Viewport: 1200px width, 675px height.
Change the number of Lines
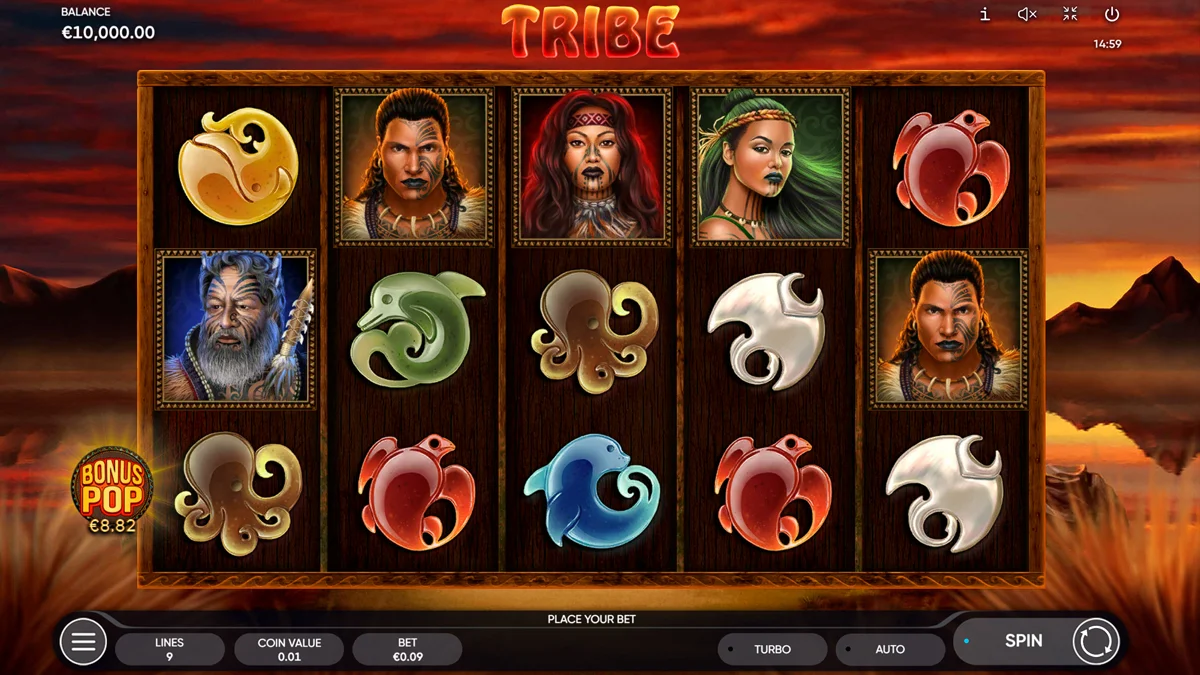tap(170, 649)
